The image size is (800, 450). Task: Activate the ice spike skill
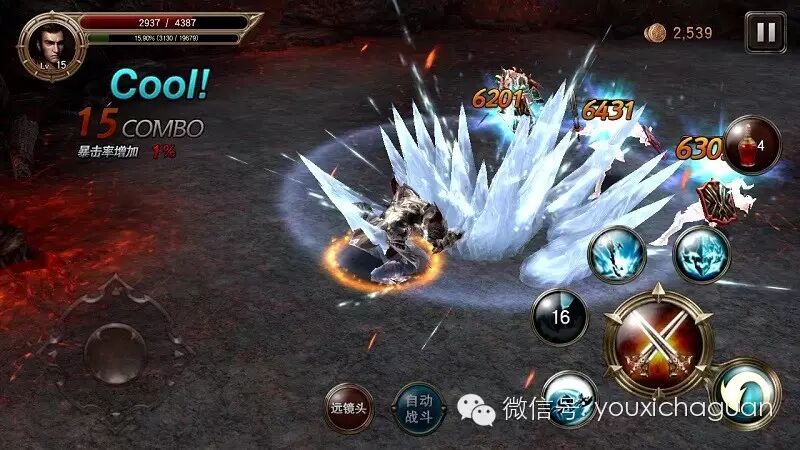pos(617,254)
